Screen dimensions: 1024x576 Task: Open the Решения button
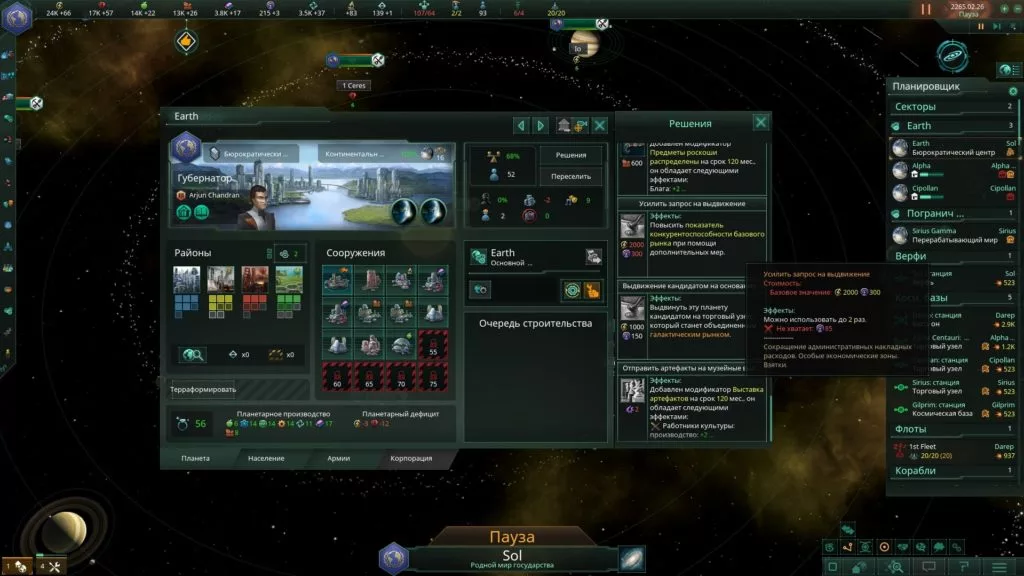pyautogui.click(x=571, y=156)
